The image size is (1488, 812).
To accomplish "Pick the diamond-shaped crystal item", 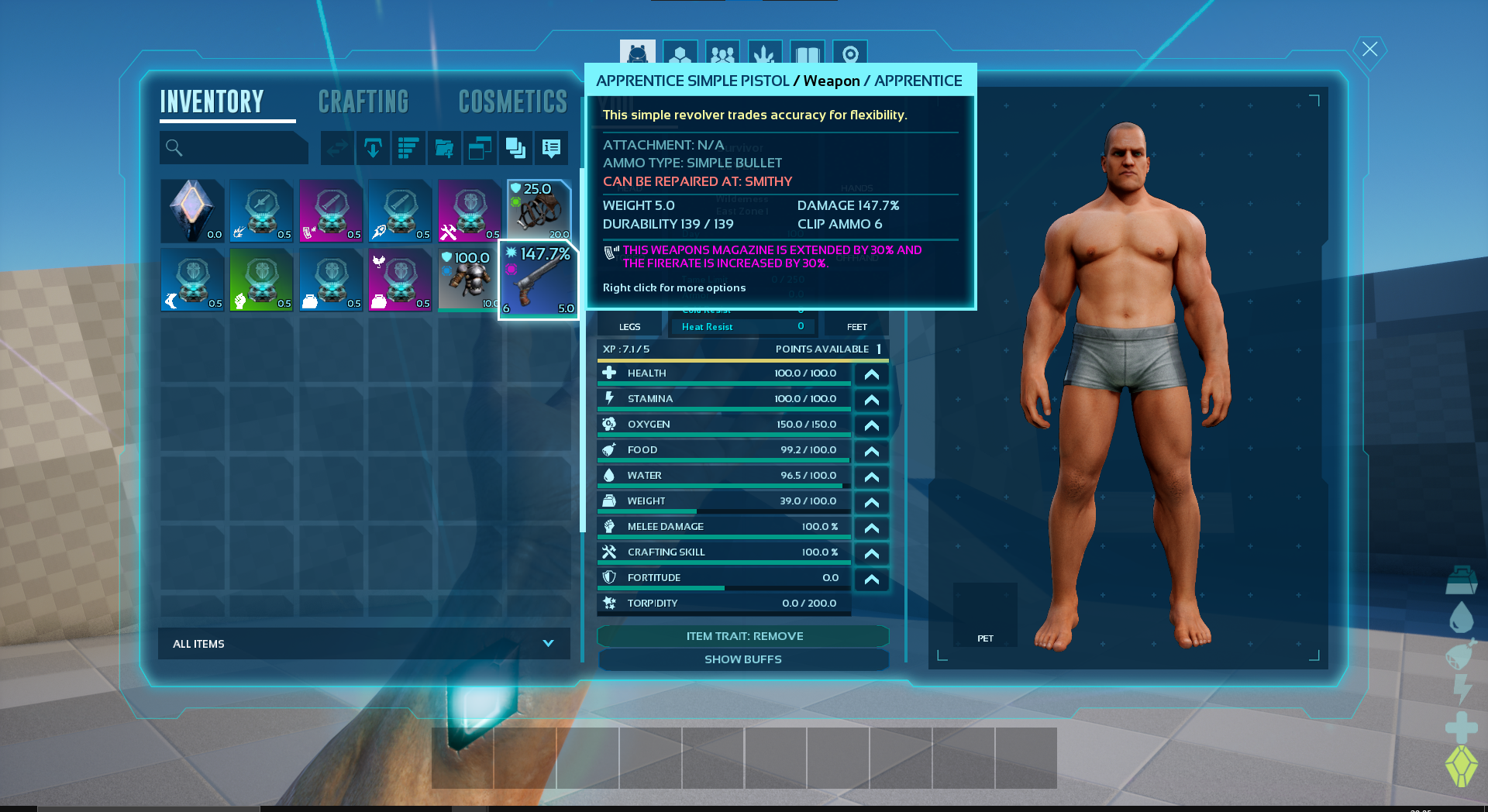I will pos(192,211).
